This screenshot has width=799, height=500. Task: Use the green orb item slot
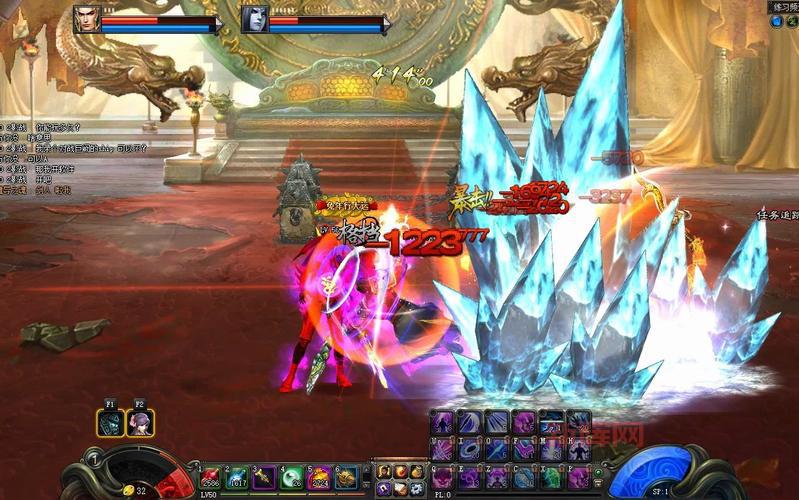tap(292, 476)
